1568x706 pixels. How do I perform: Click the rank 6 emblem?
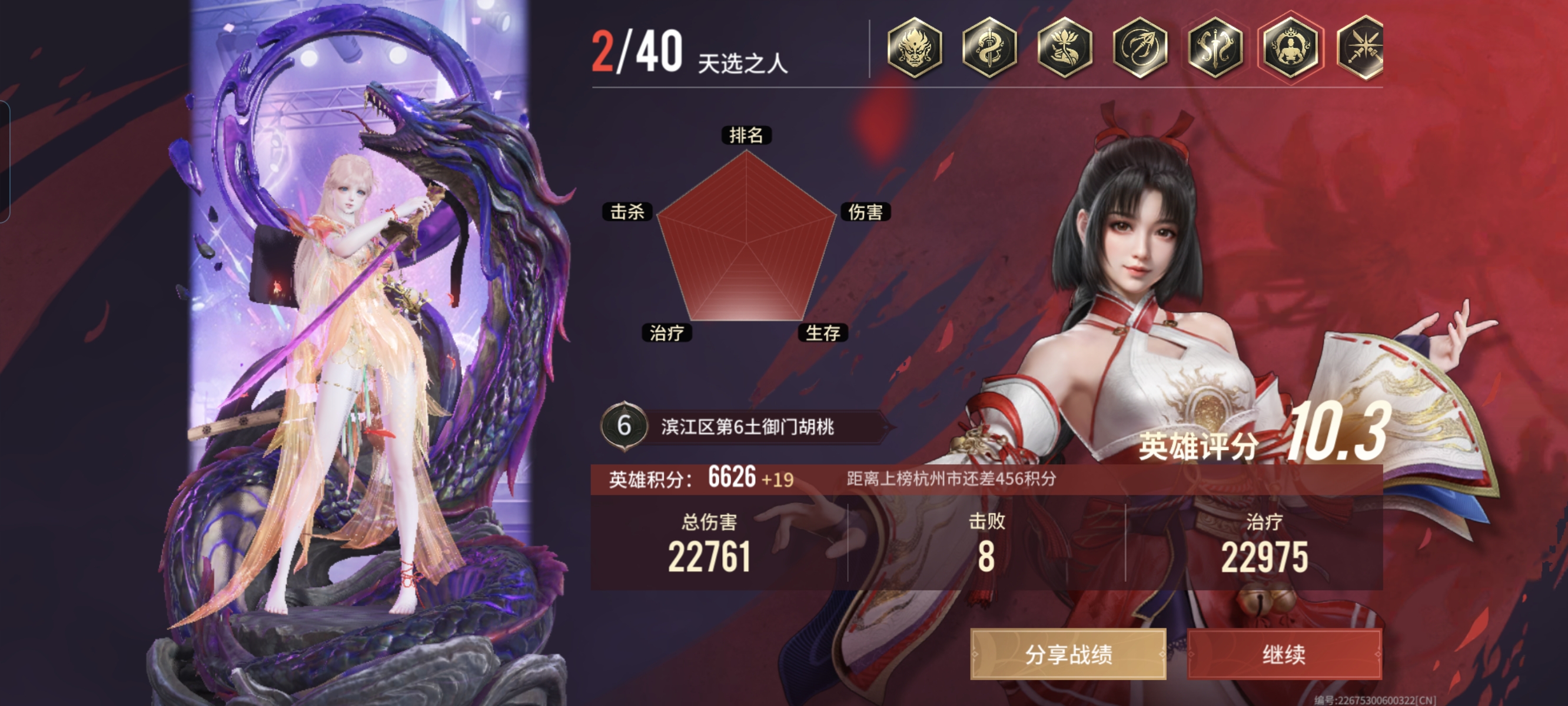624,426
